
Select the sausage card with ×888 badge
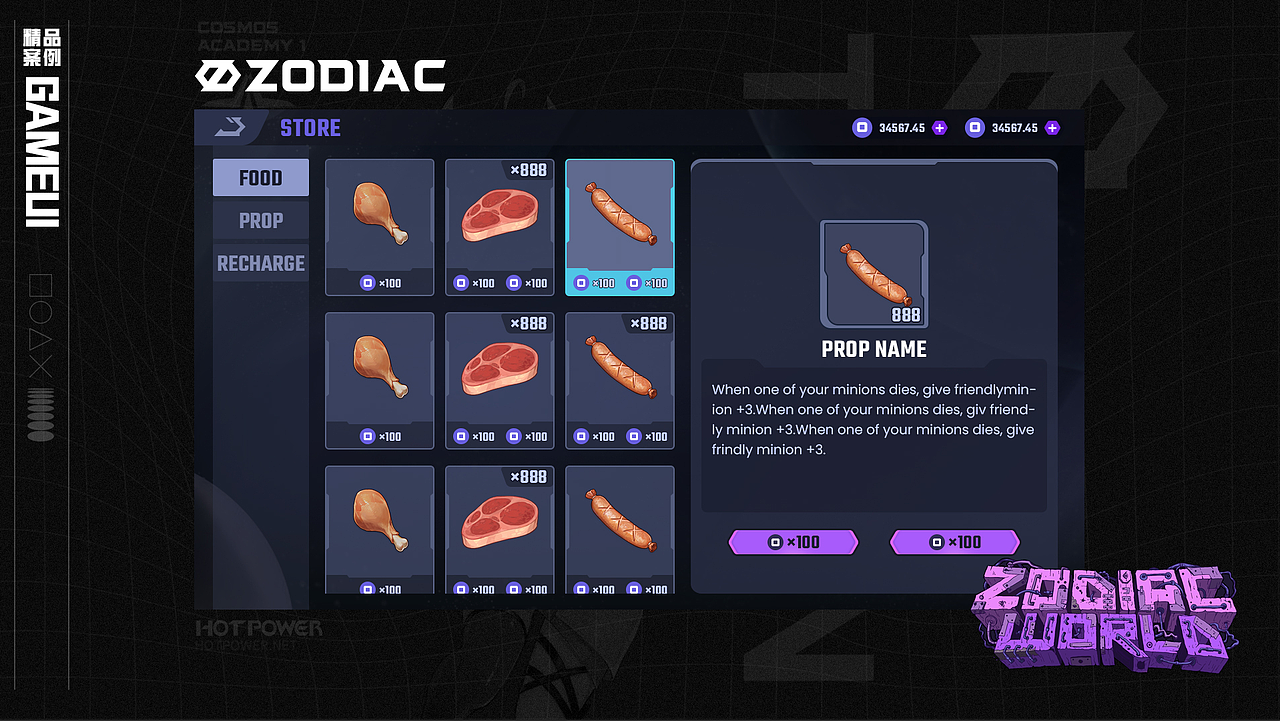pyautogui.click(x=620, y=380)
